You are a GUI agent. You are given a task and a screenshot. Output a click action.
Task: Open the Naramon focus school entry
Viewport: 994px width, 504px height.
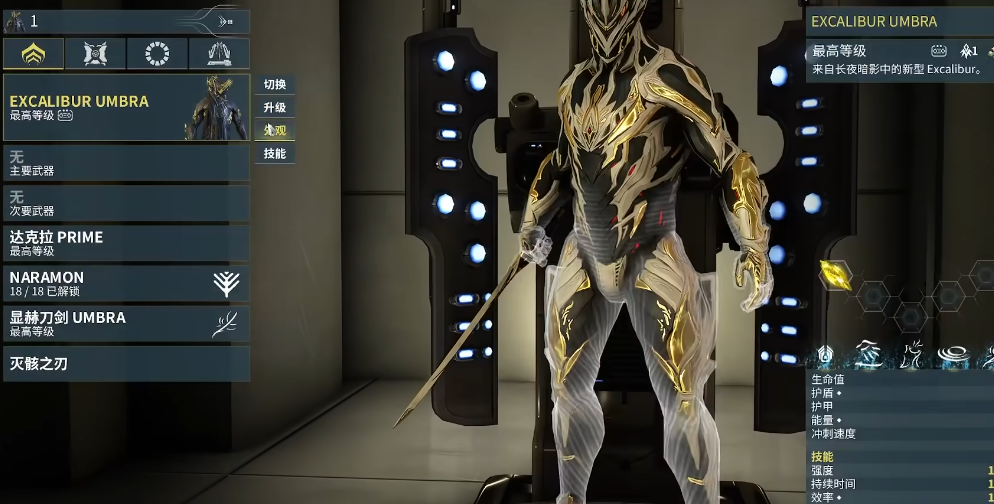pos(126,283)
